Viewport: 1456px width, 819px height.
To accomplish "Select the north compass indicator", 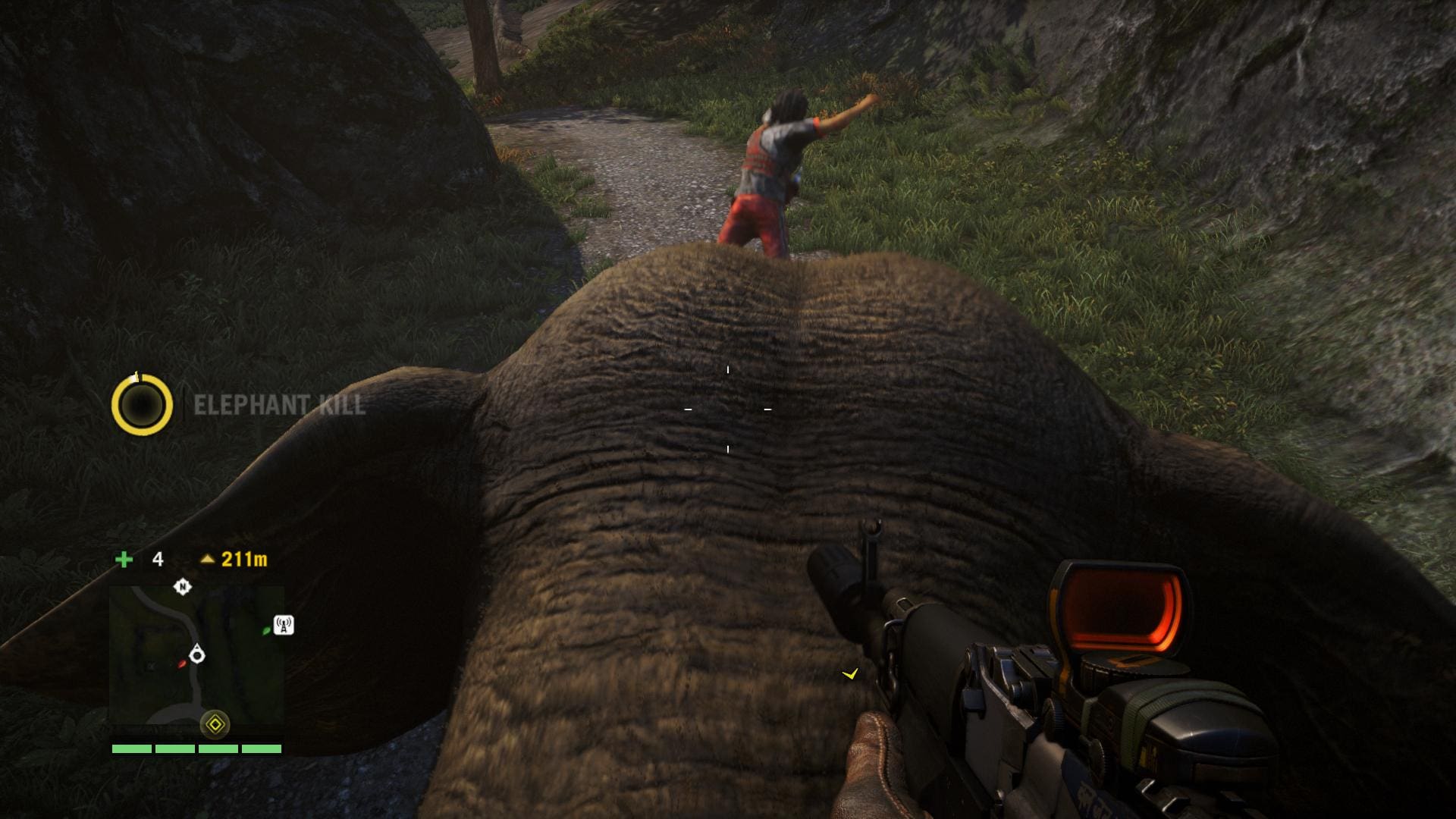I will [182, 586].
